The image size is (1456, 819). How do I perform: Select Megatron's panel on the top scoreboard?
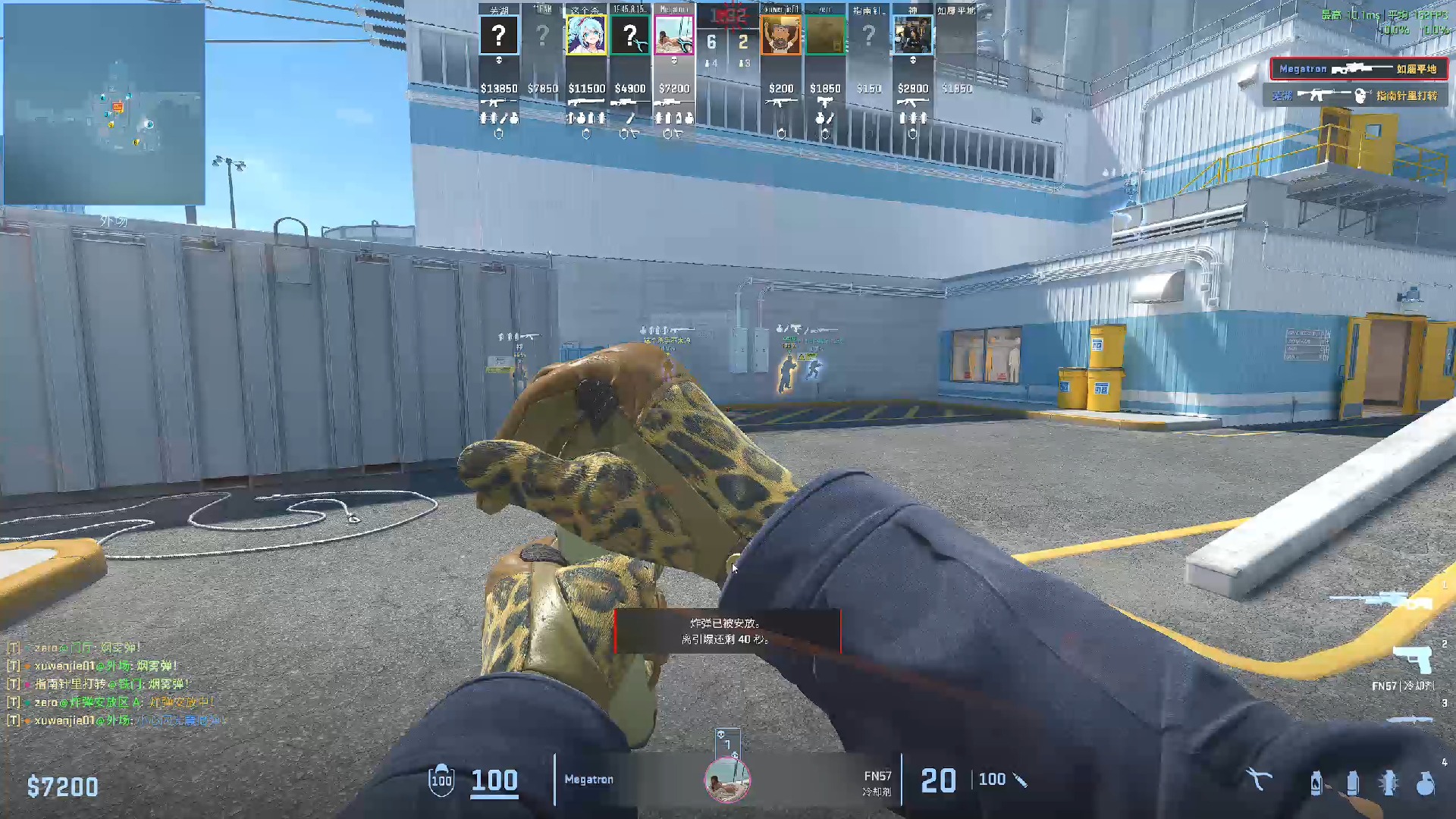coord(675,45)
